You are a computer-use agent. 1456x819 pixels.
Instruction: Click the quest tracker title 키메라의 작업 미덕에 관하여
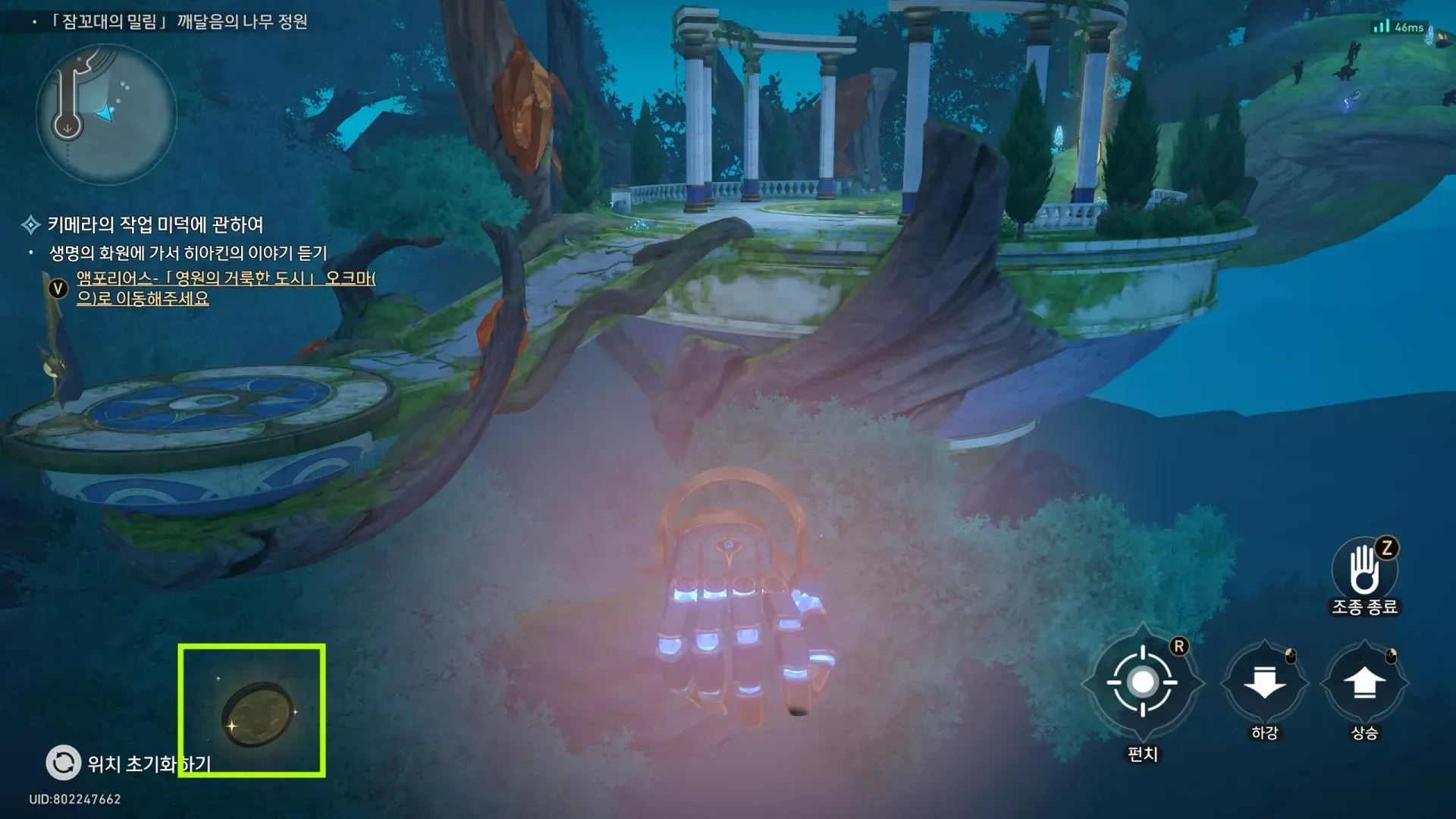click(x=155, y=224)
